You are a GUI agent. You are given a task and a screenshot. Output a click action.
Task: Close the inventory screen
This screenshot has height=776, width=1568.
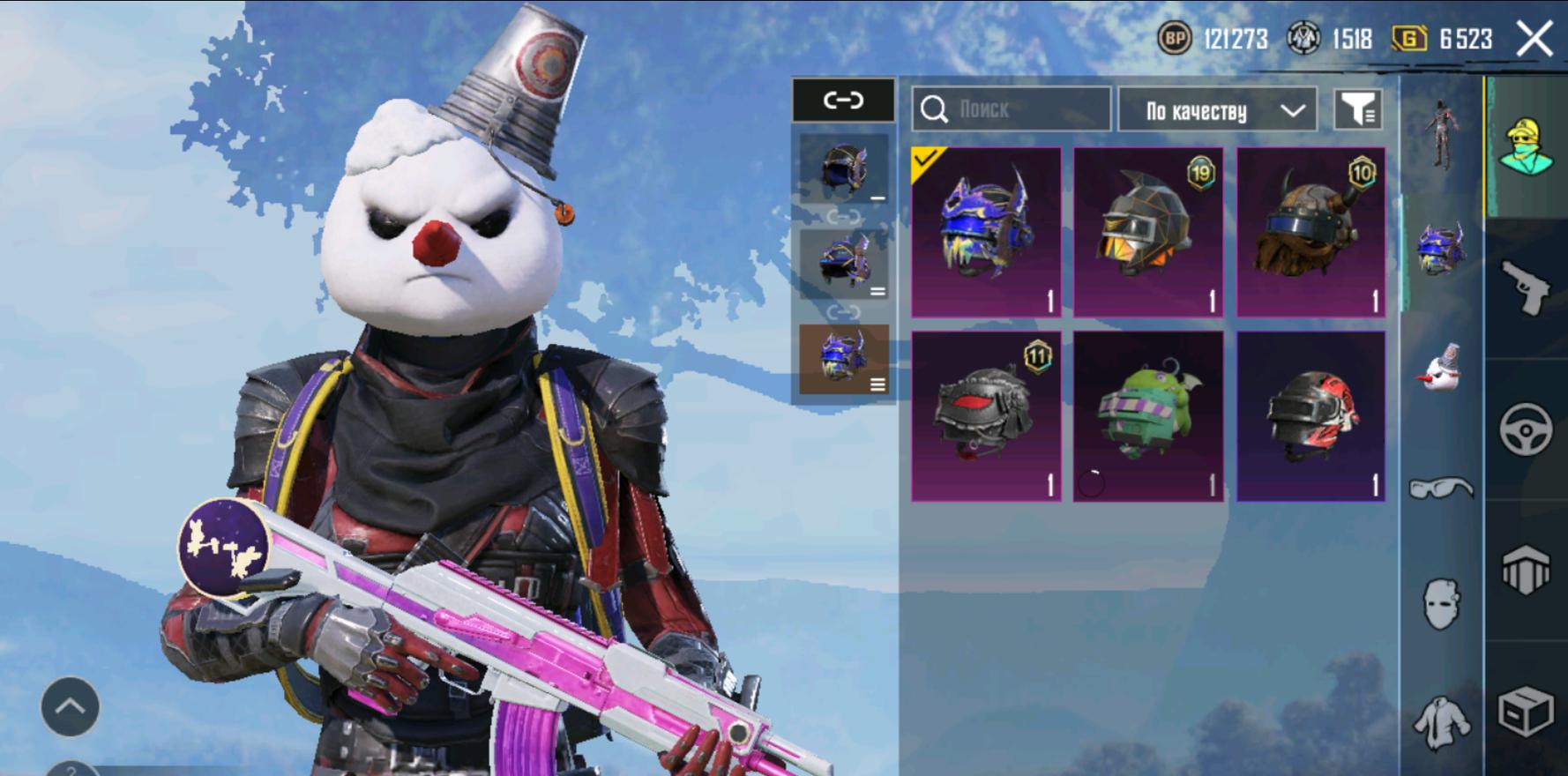click(x=1534, y=40)
